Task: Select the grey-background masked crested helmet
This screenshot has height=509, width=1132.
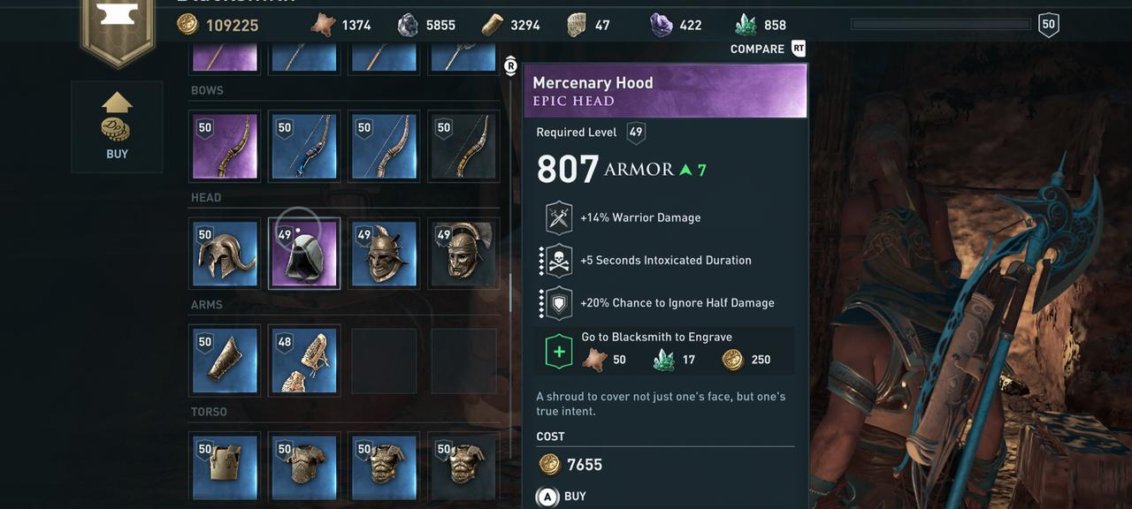Action: (463, 254)
